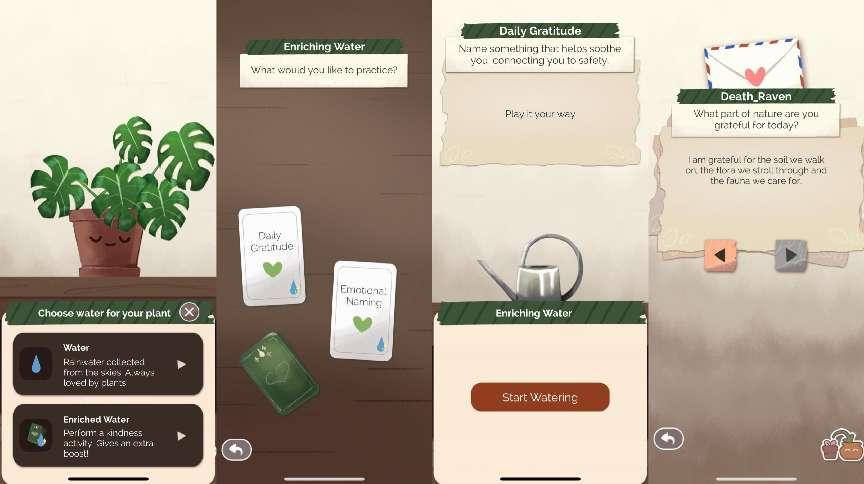Close the water selection panel
Viewport: 864px width, 484px height.
(x=189, y=313)
